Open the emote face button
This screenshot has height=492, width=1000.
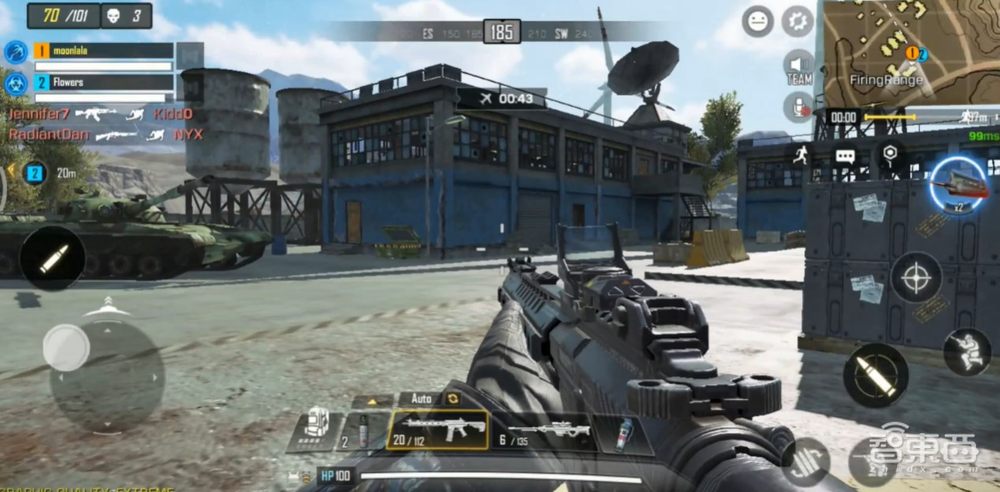pos(758,21)
